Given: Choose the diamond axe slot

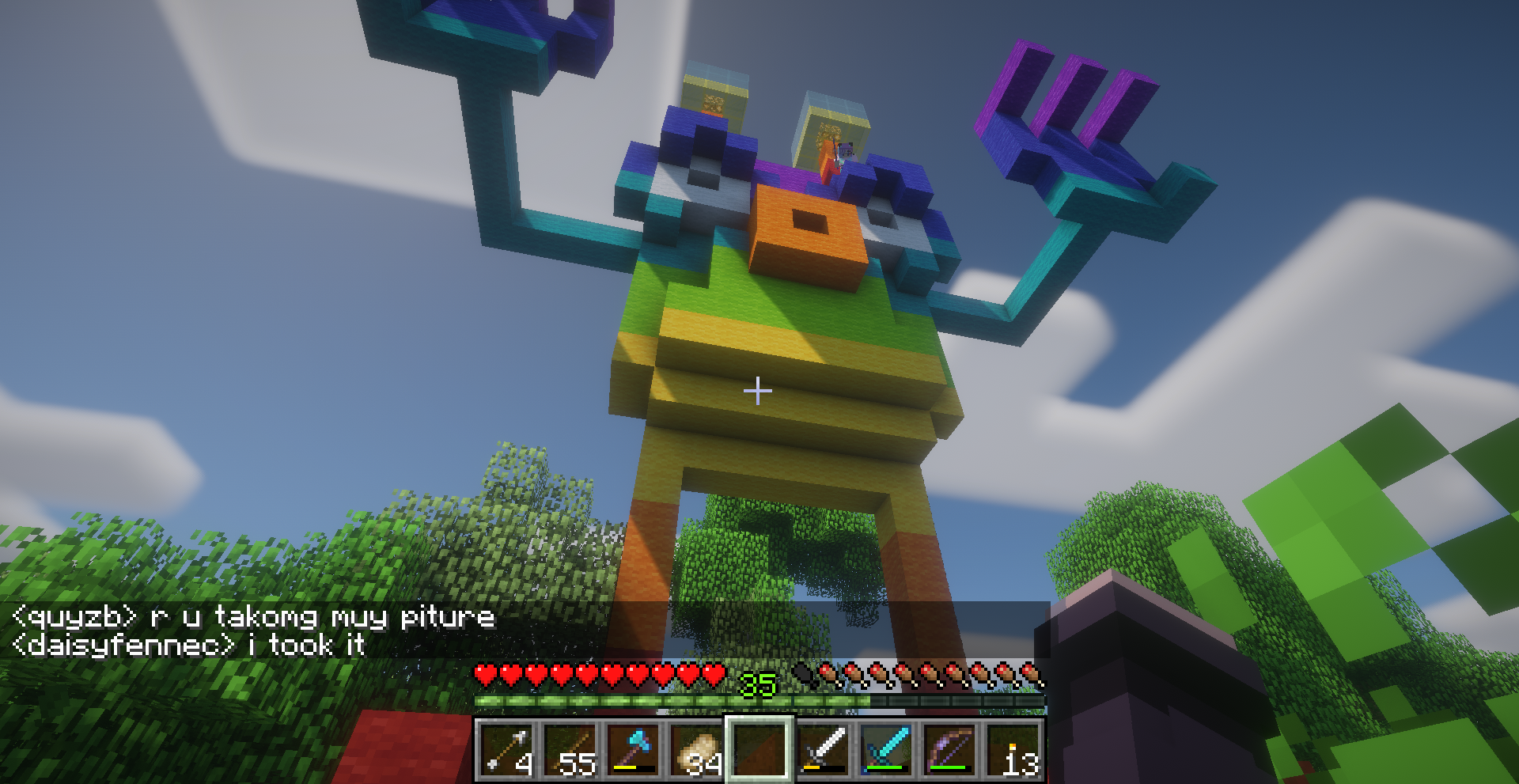Looking at the screenshot, I should pyautogui.click(x=632, y=749).
